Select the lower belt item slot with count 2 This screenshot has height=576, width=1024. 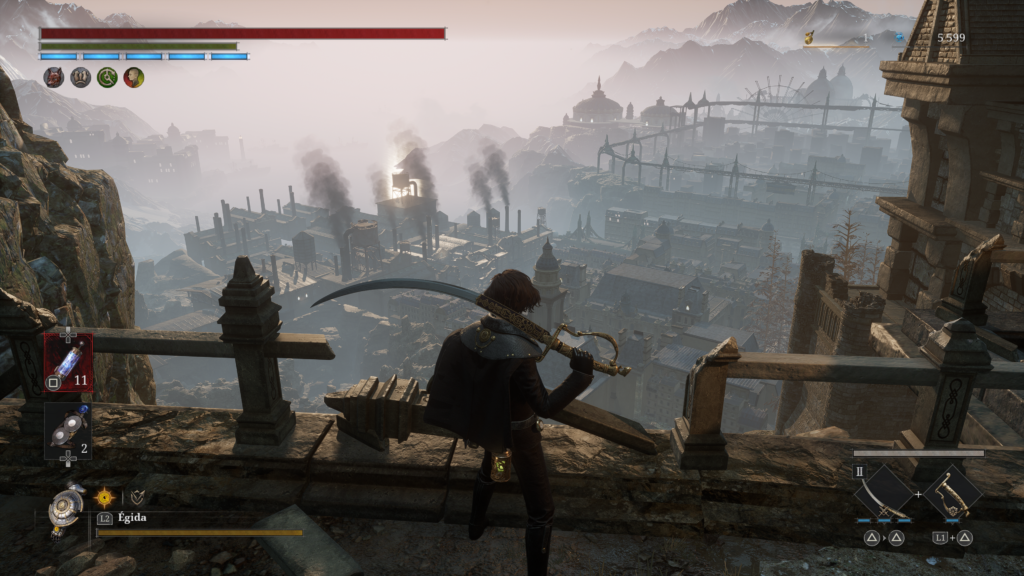point(68,430)
